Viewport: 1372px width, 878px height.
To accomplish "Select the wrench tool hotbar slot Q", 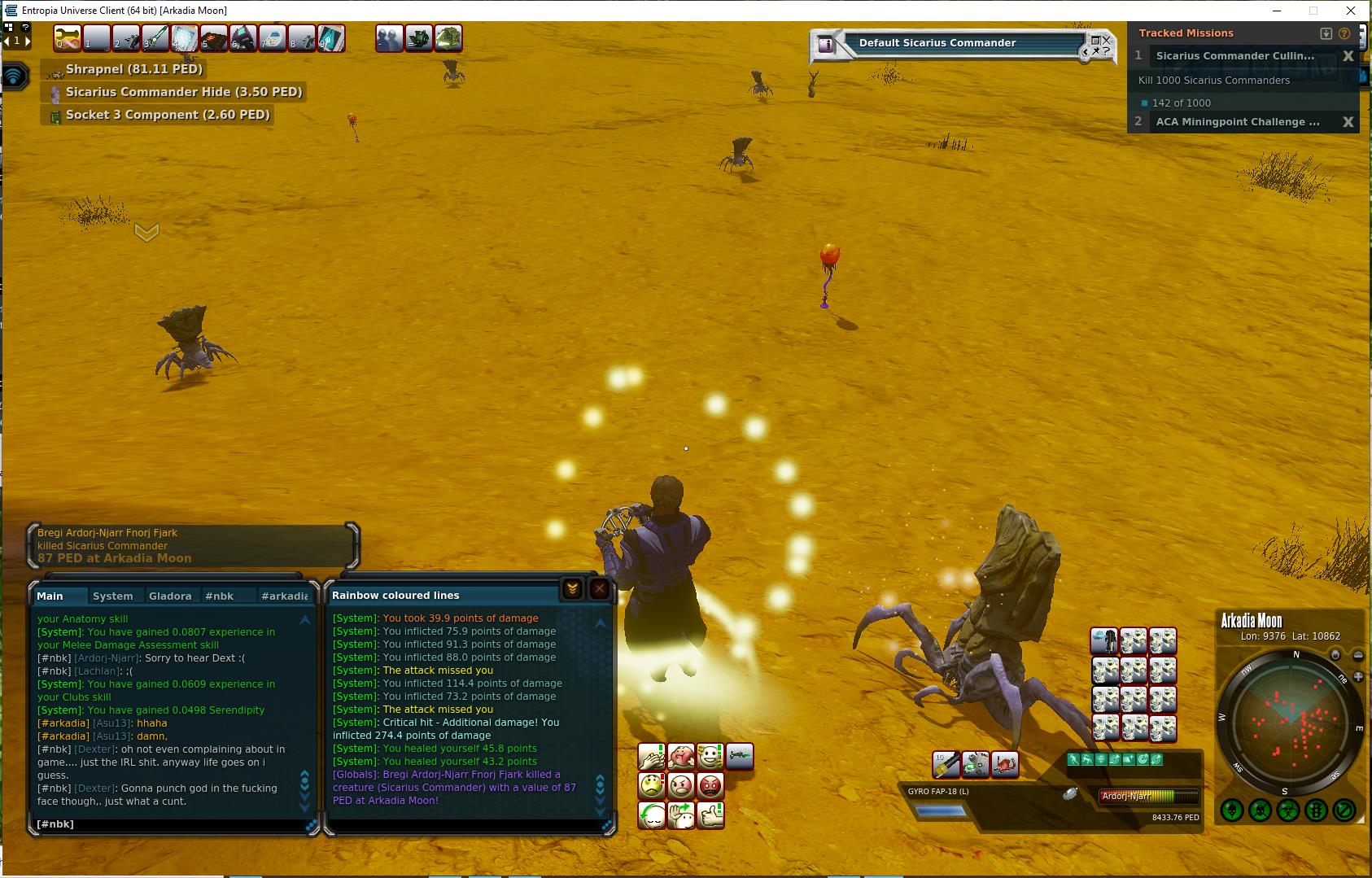I will click(68, 38).
